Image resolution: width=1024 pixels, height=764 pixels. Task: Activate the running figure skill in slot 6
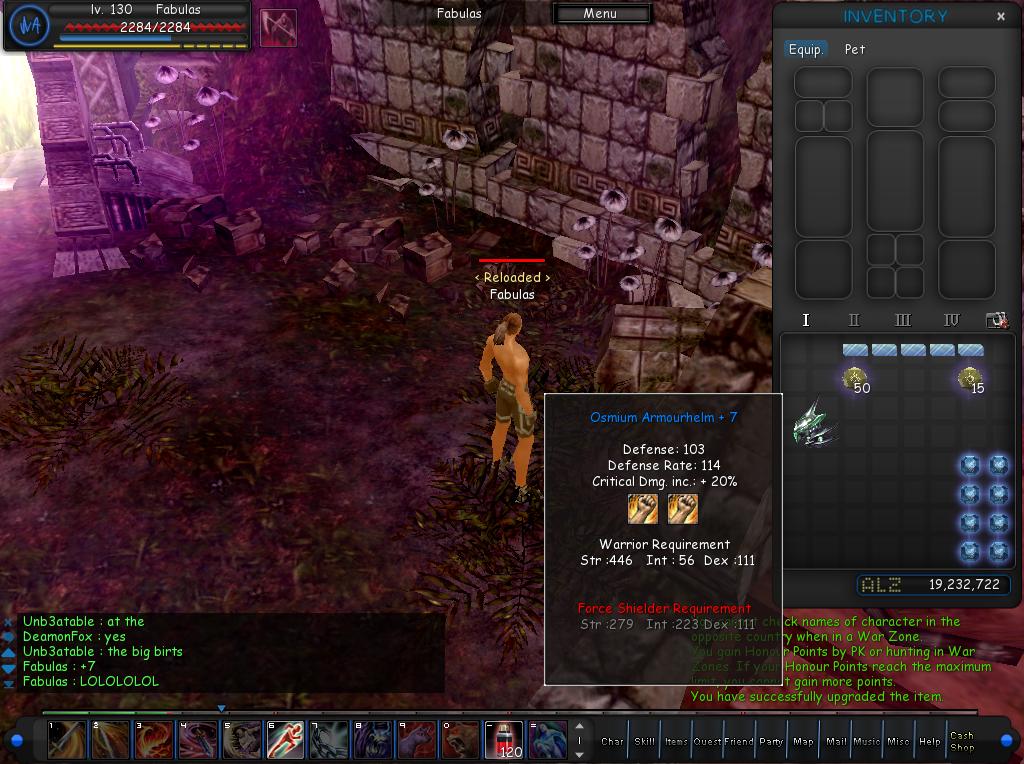pyautogui.click(x=284, y=740)
